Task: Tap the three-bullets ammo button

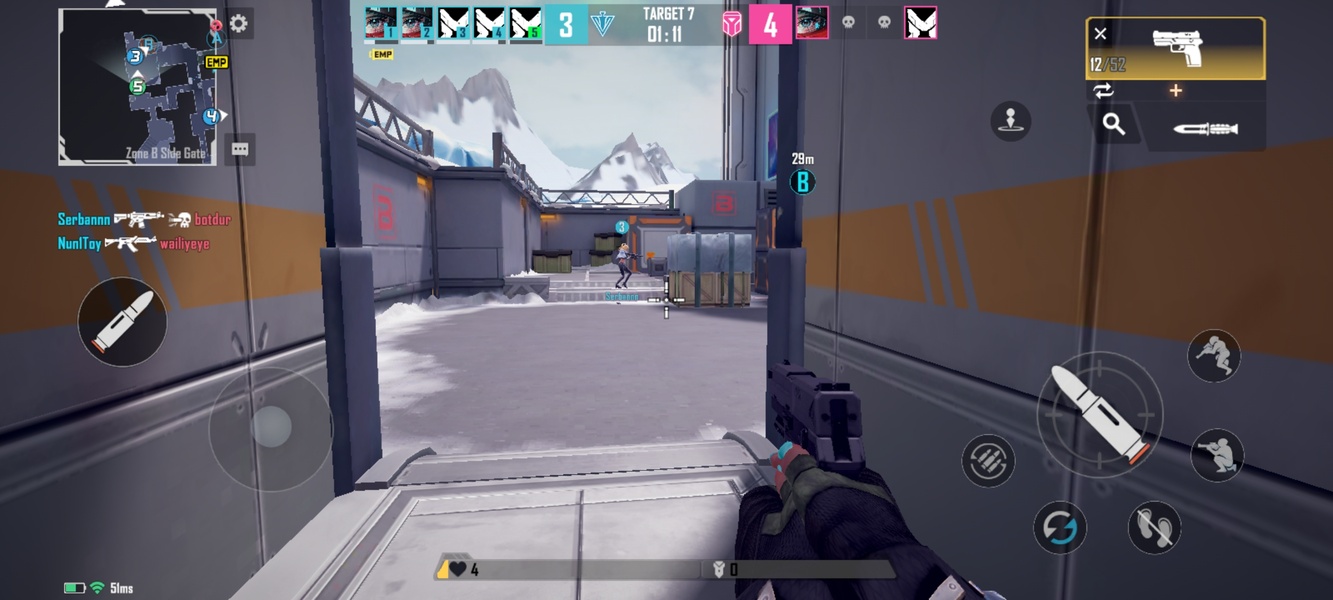Action: [988, 461]
